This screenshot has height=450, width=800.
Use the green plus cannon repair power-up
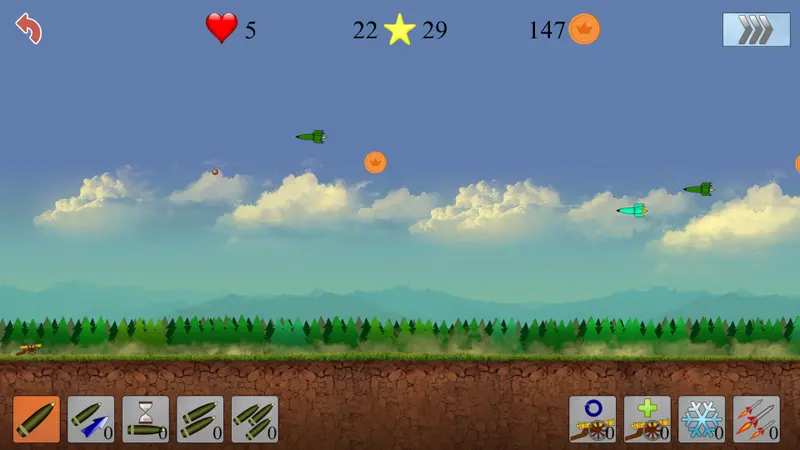coord(647,419)
